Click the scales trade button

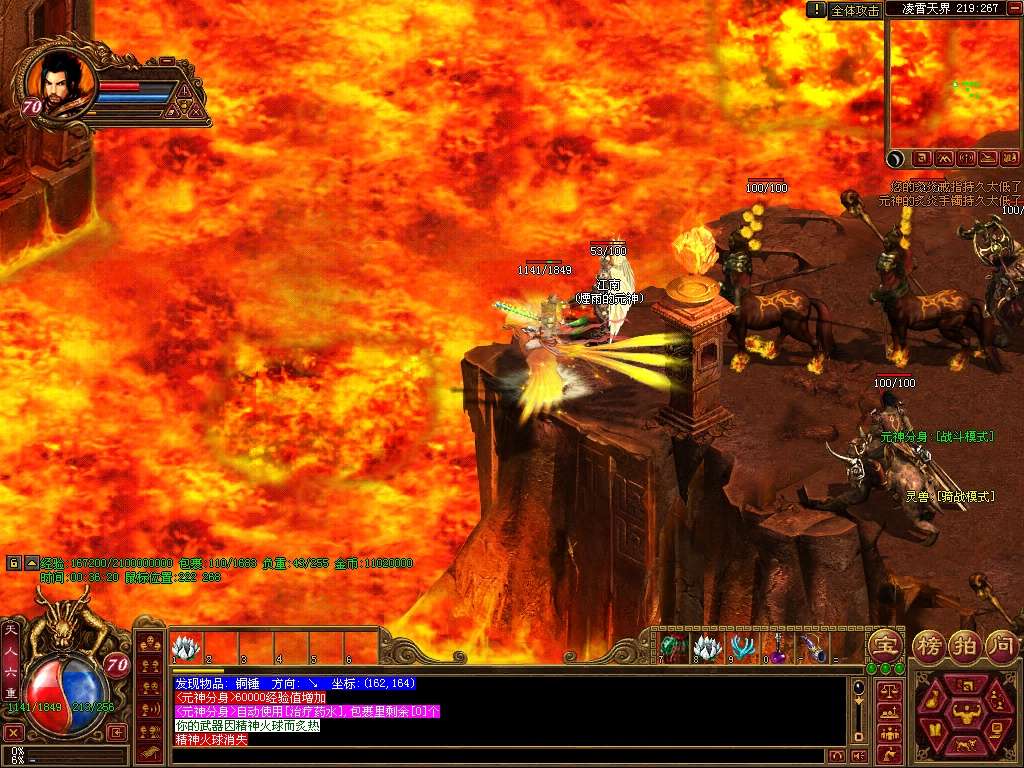click(887, 690)
